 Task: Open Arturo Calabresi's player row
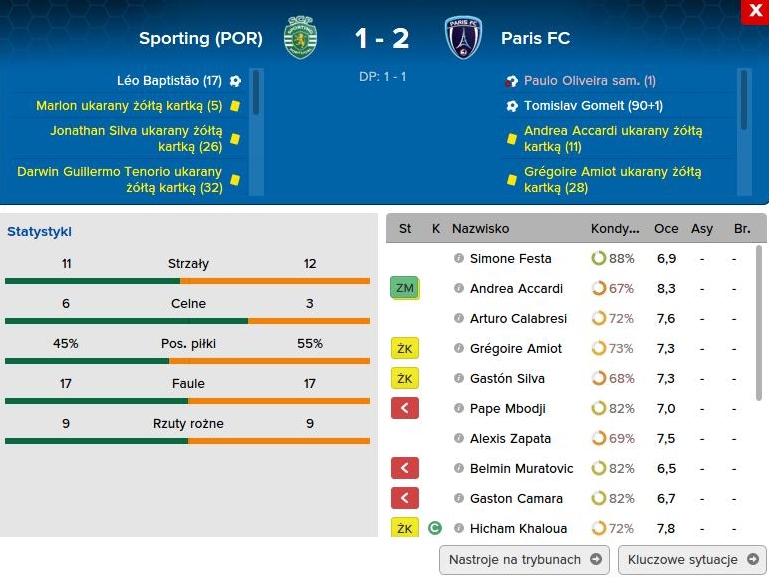(518, 319)
